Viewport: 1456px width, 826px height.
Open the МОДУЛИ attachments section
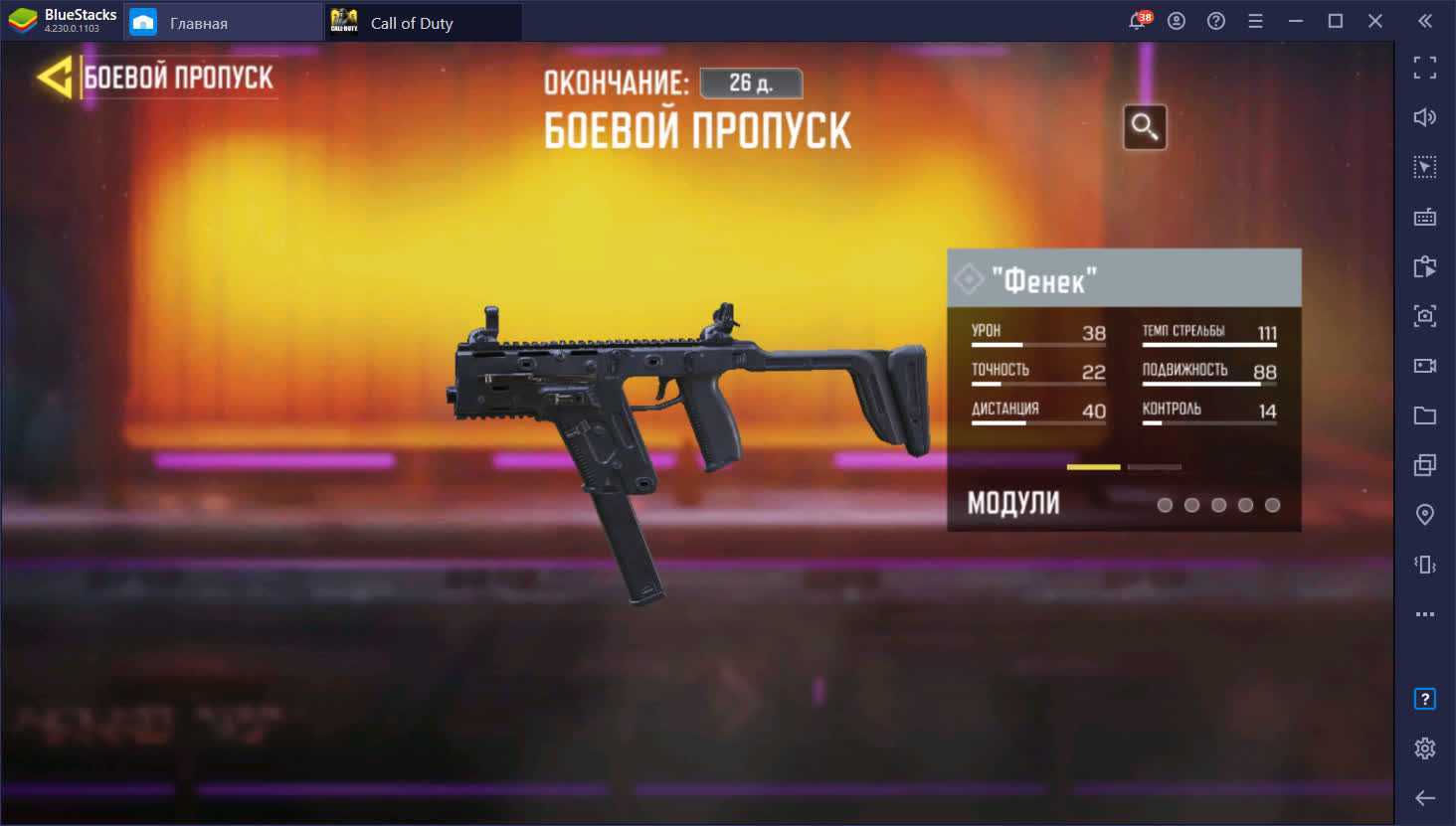coord(1014,504)
